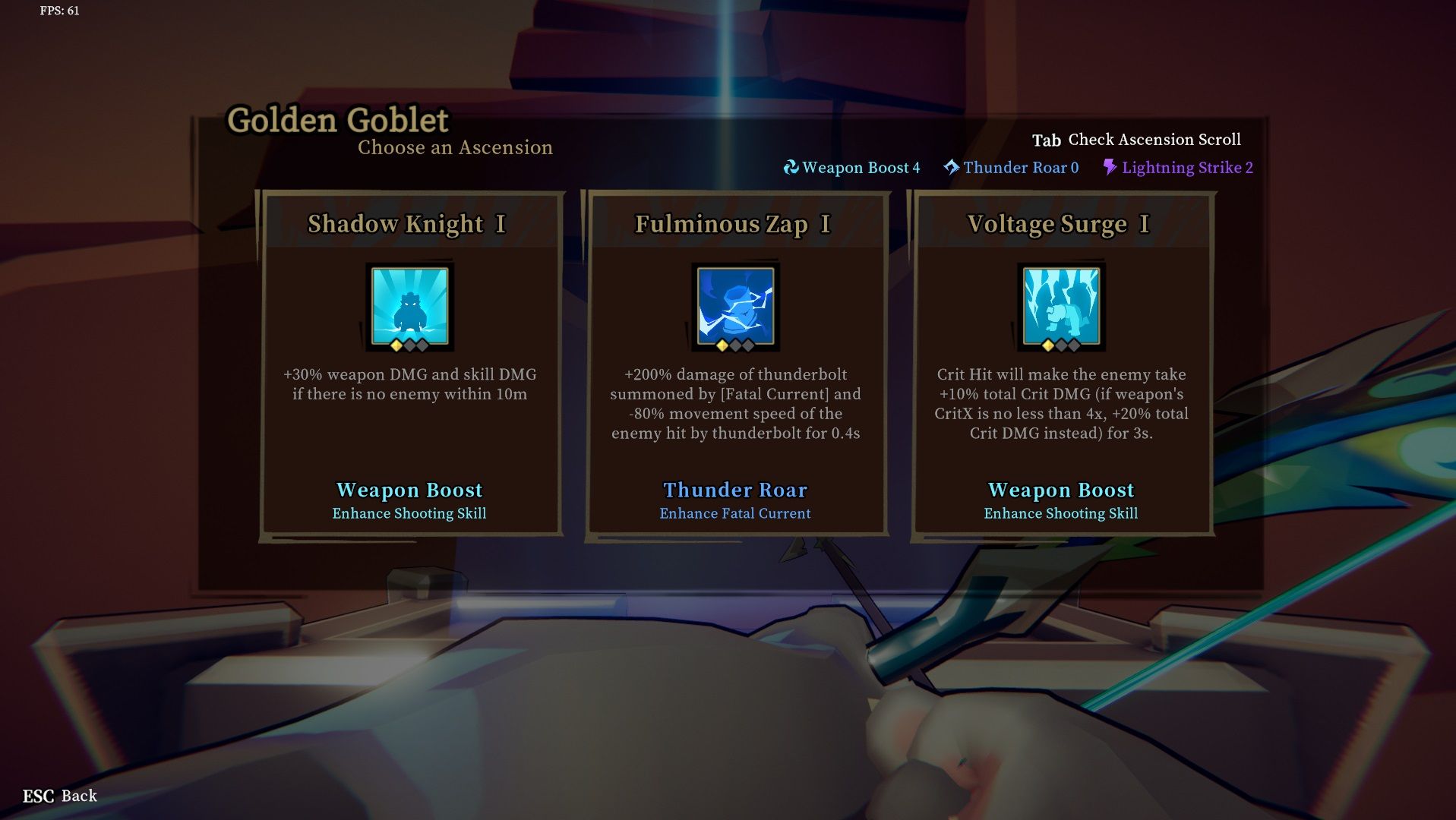The image size is (1456, 820).
Task: Click the Enhance Fatal Current subtitle
Action: [x=735, y=513]
